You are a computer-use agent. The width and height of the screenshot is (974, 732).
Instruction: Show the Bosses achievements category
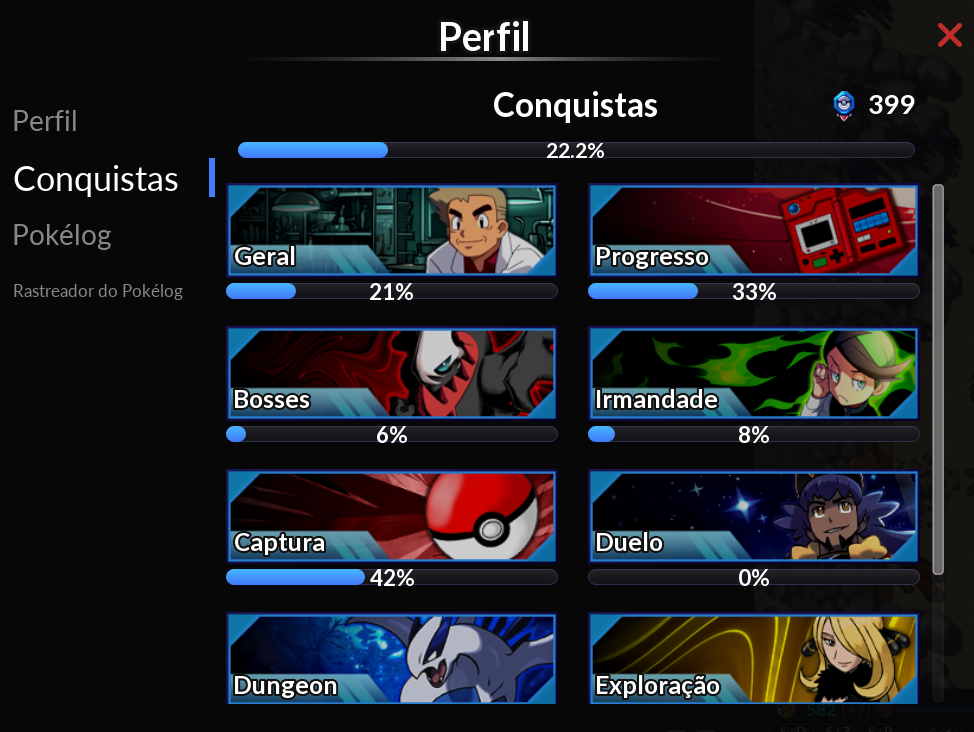(x=391, y=373)
